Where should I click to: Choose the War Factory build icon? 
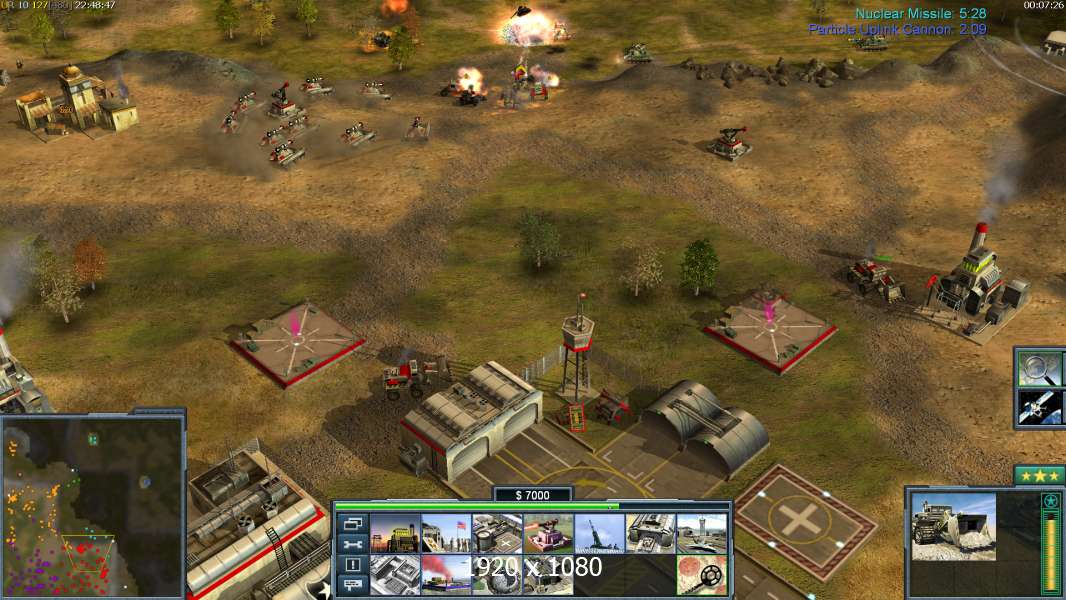tap(650, 533)
